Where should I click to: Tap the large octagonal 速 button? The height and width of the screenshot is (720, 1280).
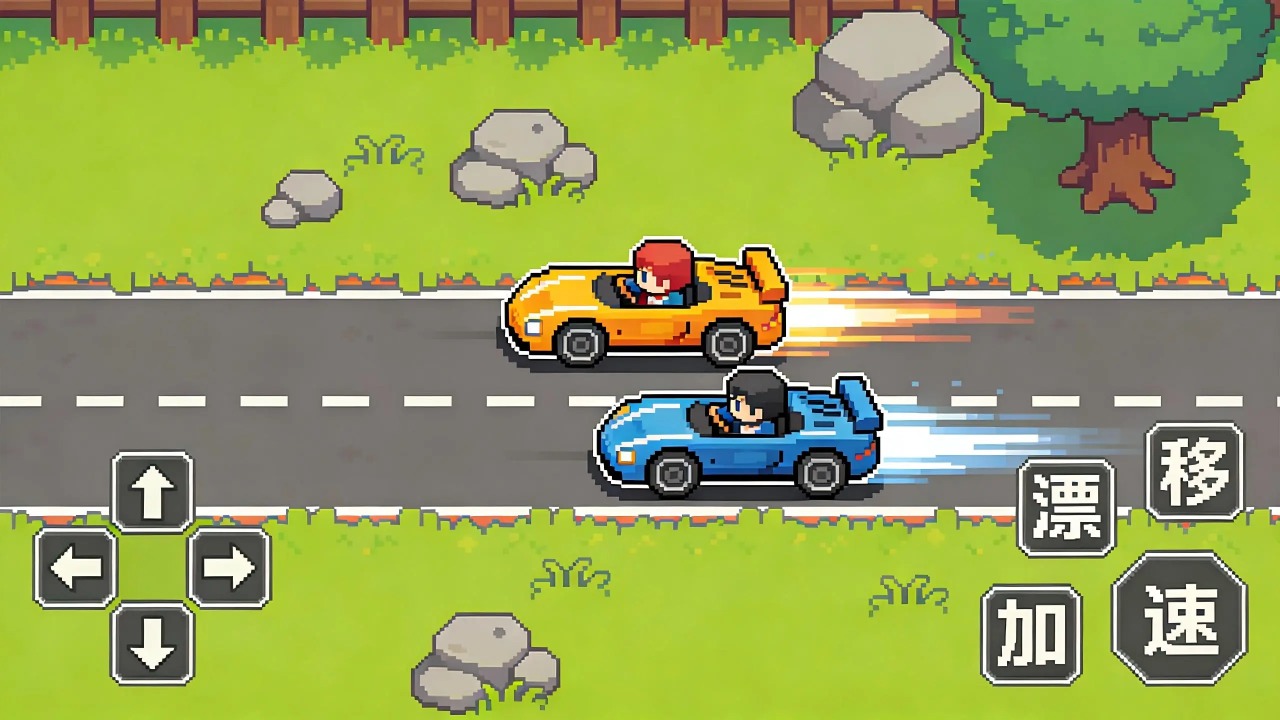pyautogui.click(x=1180, y=617)
